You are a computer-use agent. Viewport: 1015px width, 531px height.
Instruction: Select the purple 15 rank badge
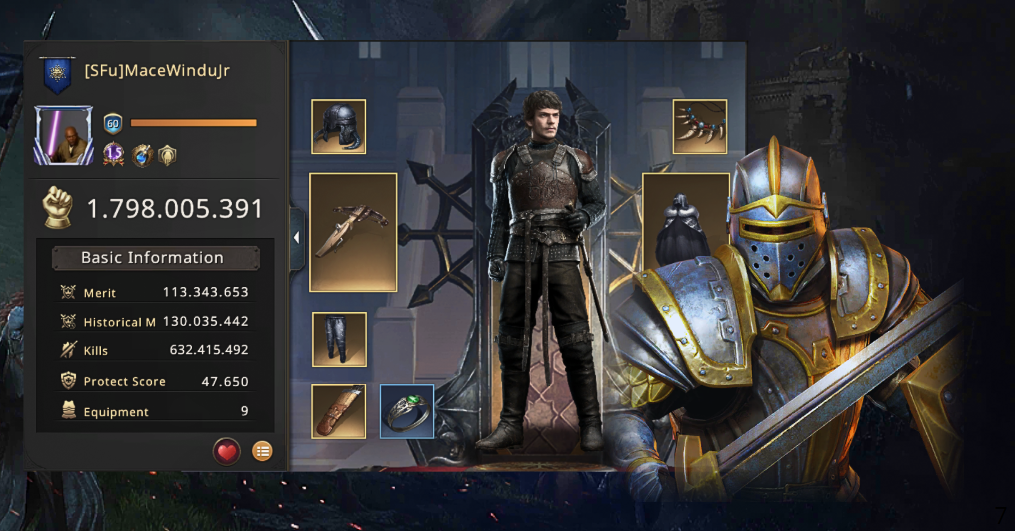tap(114, 155)
